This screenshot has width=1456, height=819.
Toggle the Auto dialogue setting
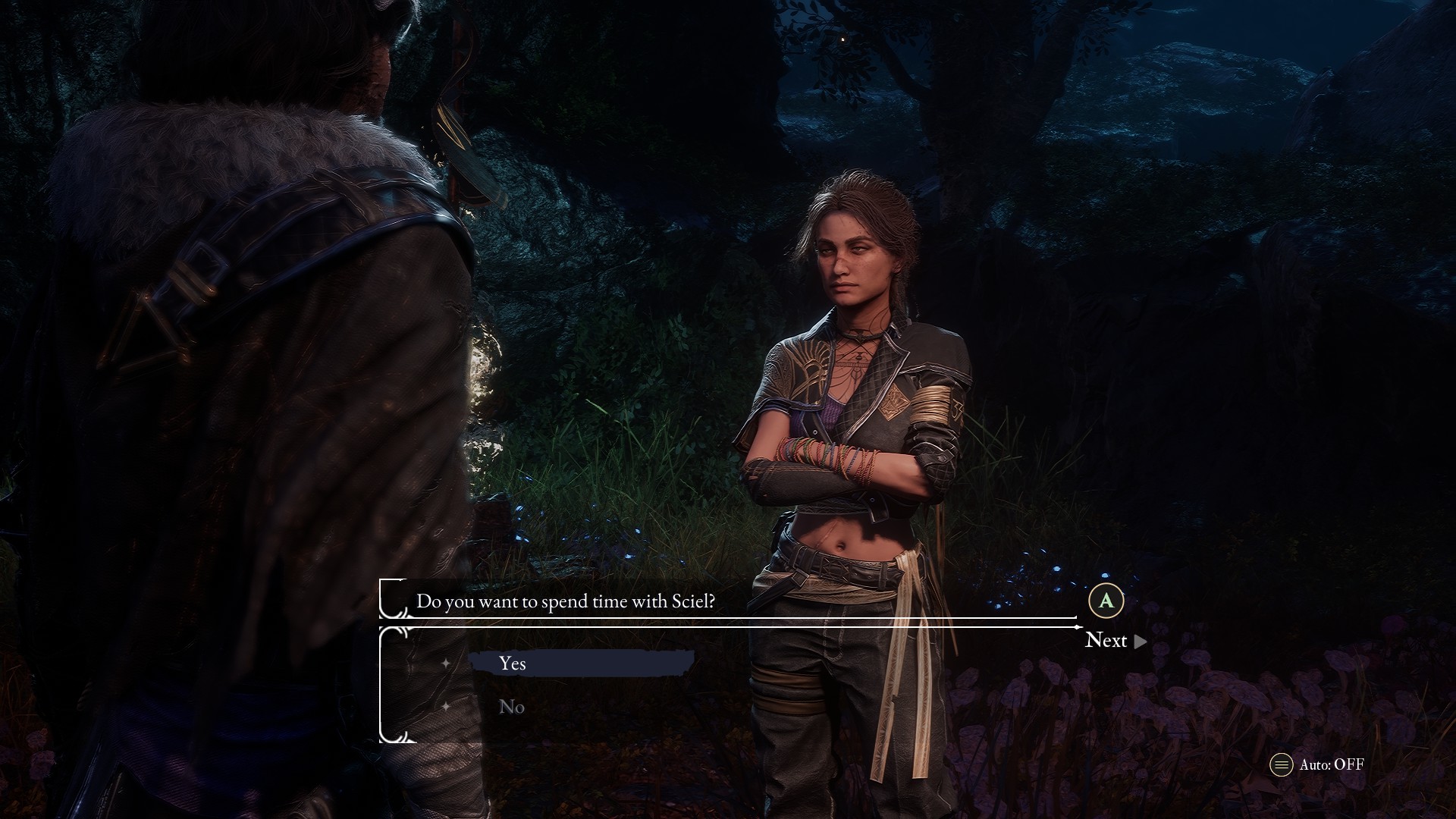coord(1317,764)
